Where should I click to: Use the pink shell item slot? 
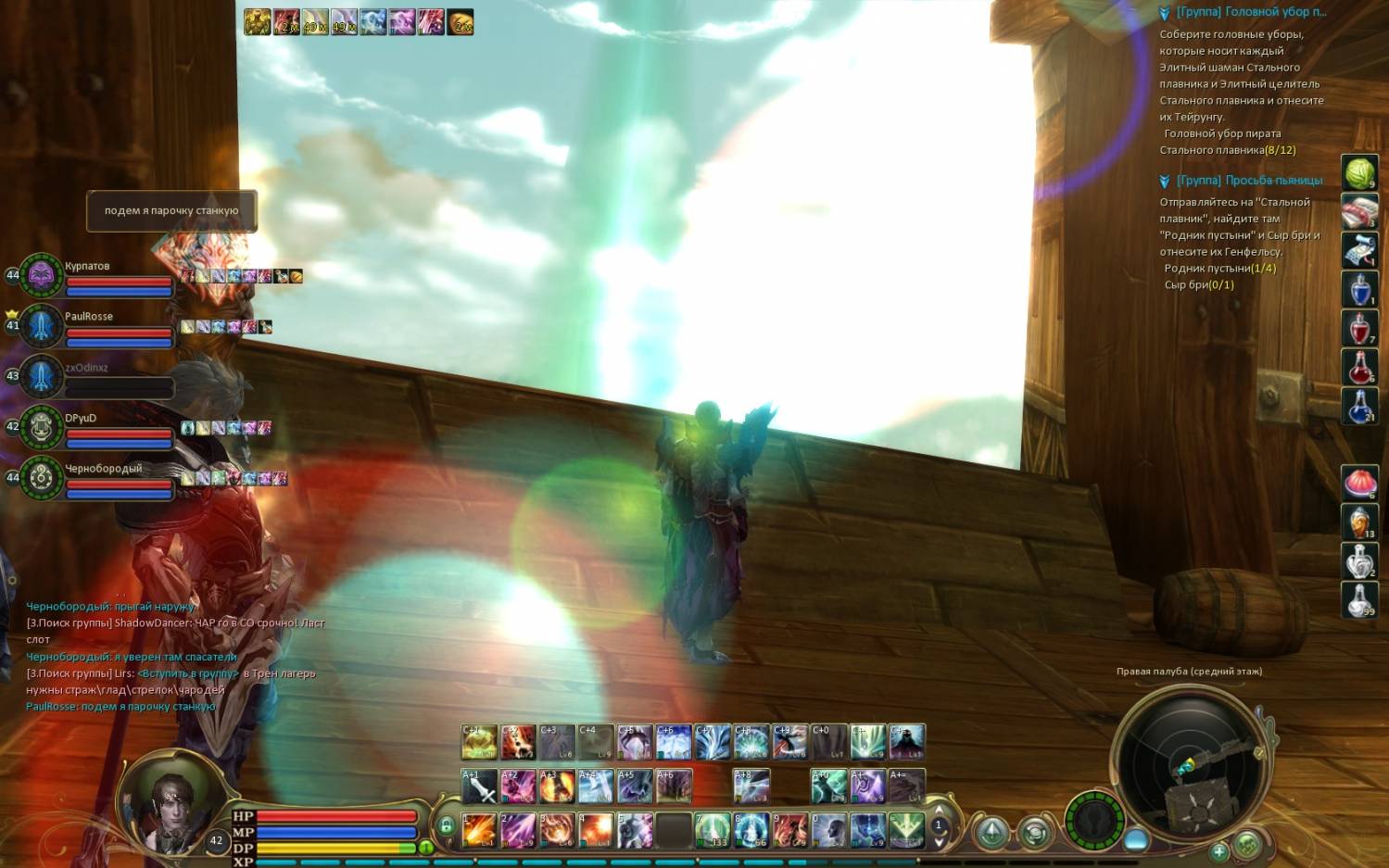(x=1359, y=483)
